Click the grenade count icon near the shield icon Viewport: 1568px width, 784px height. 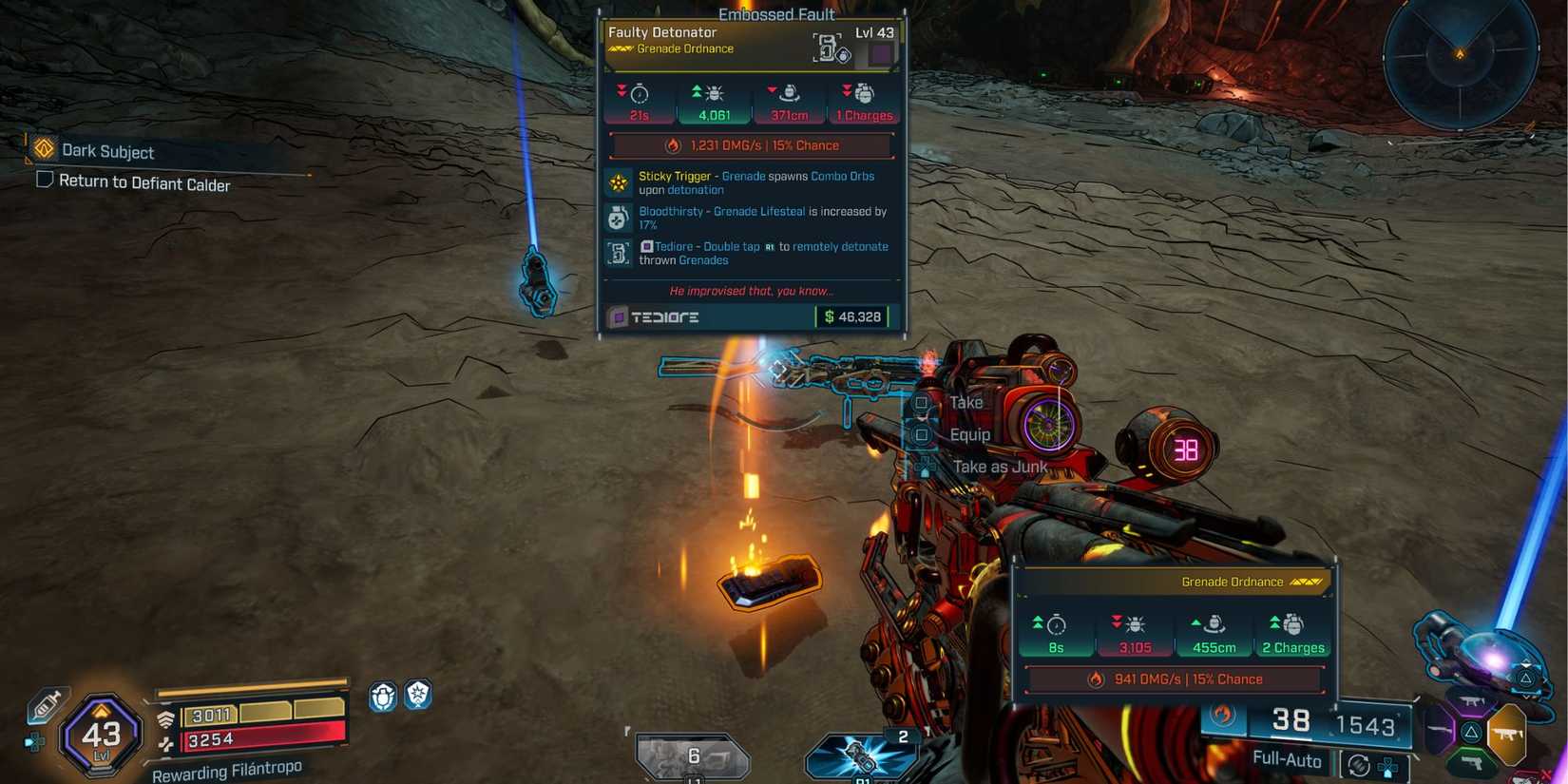[x=383, y=696]
